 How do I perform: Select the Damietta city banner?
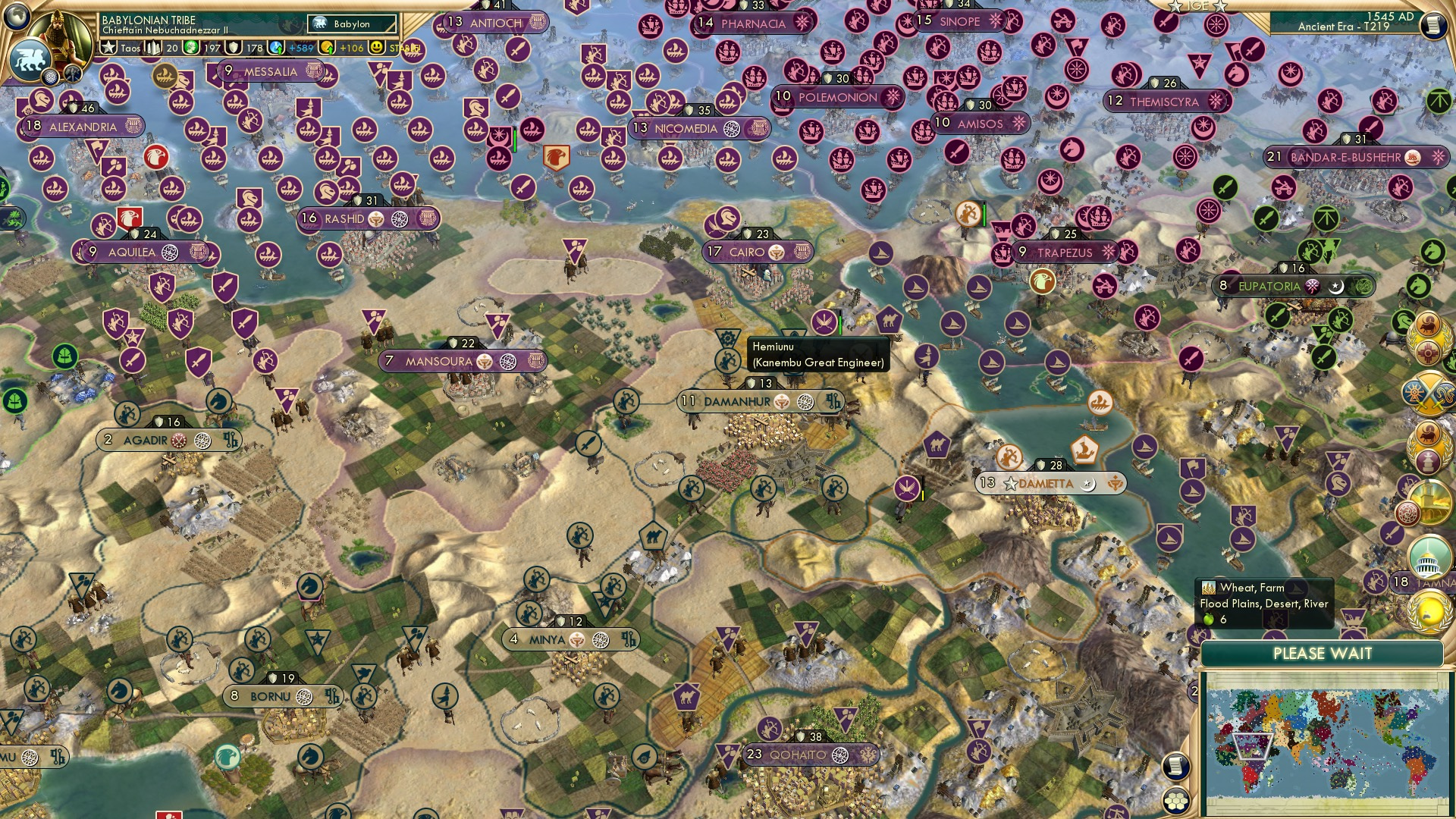pyautogui.click(x=1050, y=482)
